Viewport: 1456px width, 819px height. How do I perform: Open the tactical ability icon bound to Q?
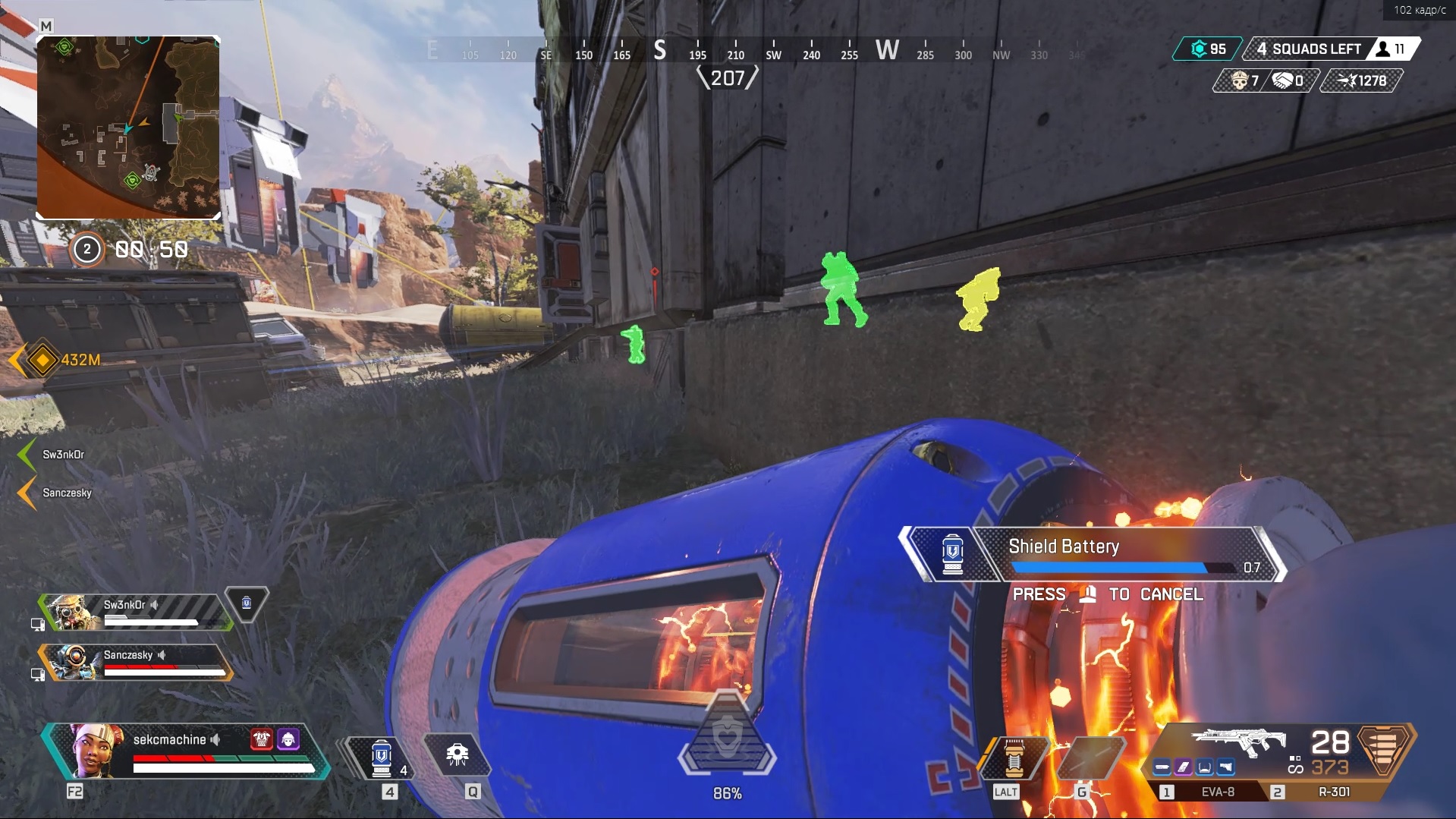[x=457, y=754]
